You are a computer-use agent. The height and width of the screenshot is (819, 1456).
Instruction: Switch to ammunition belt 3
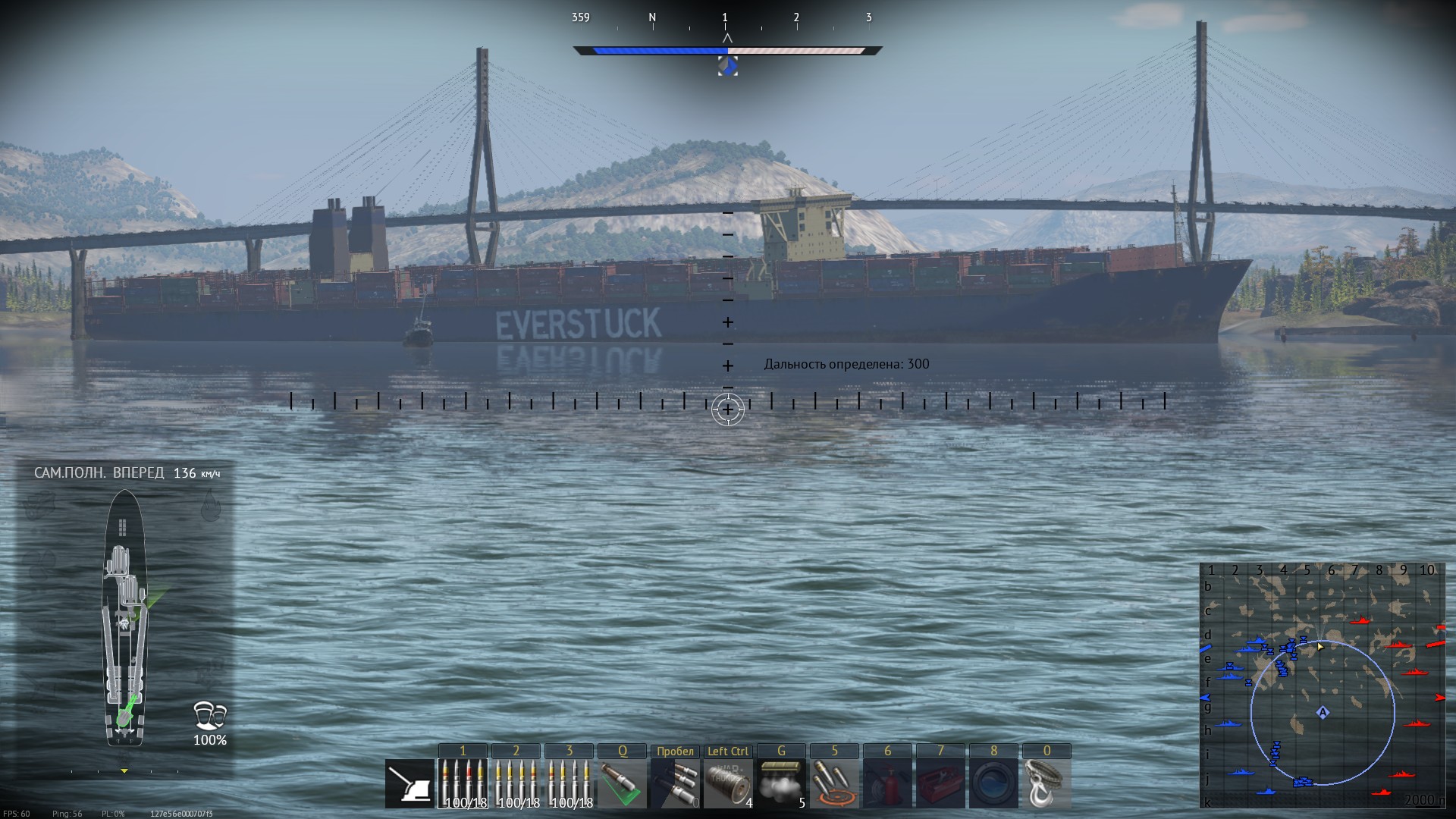(569, 781)
